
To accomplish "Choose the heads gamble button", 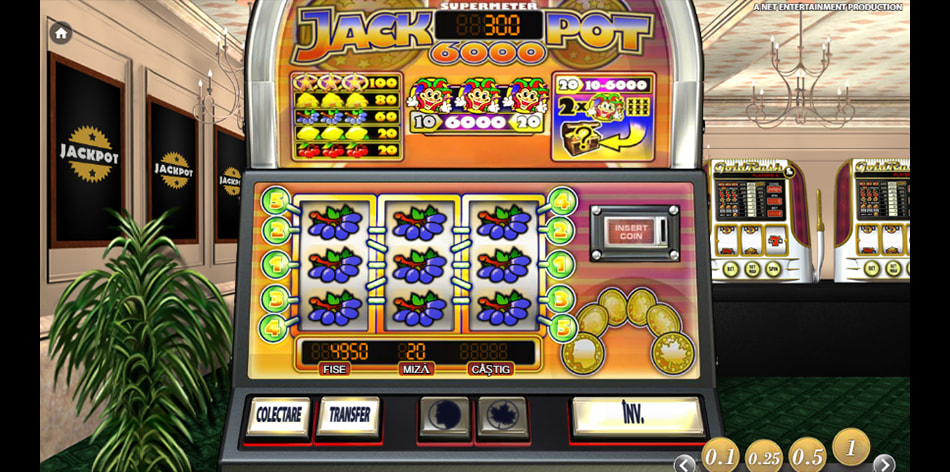I will click(x=443, y=416).
